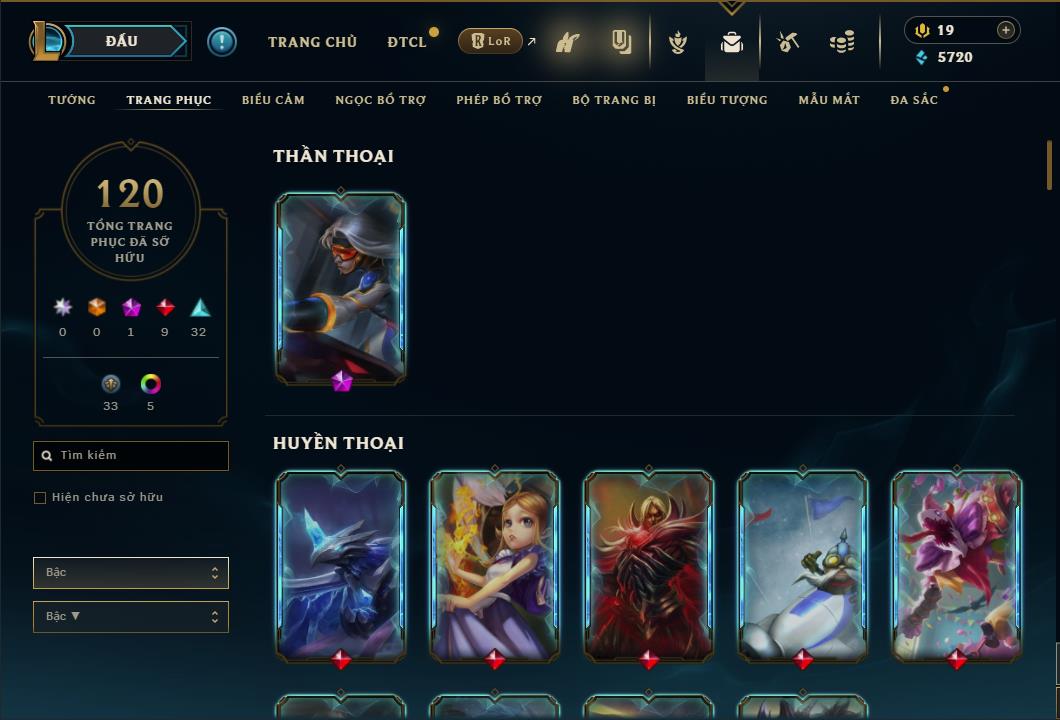
Task: Go to the ĐA SẮC tab
Action: pyautogui.click(x=914, y=100)
